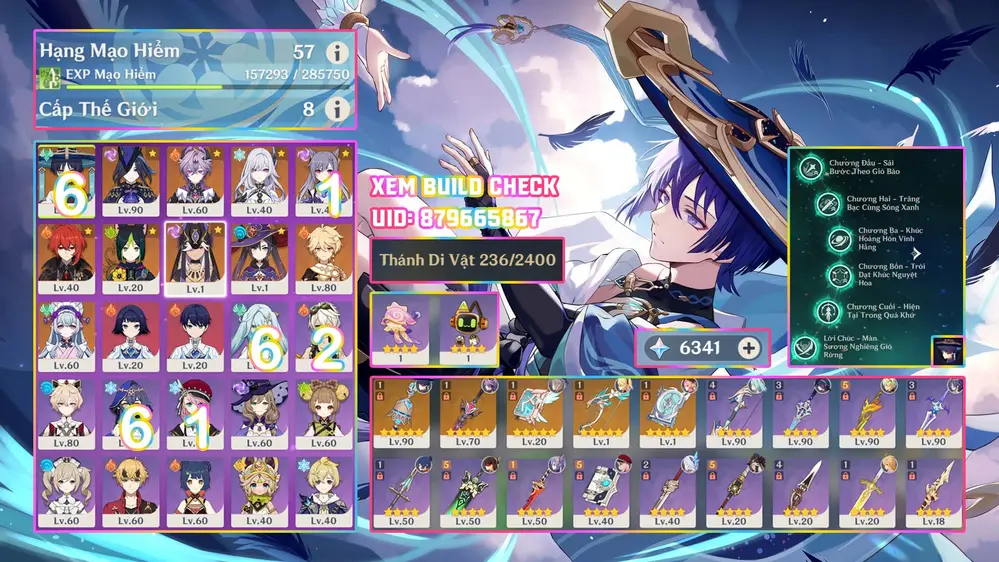Pick Barbara's character portrait

click(x=67, y=490)
